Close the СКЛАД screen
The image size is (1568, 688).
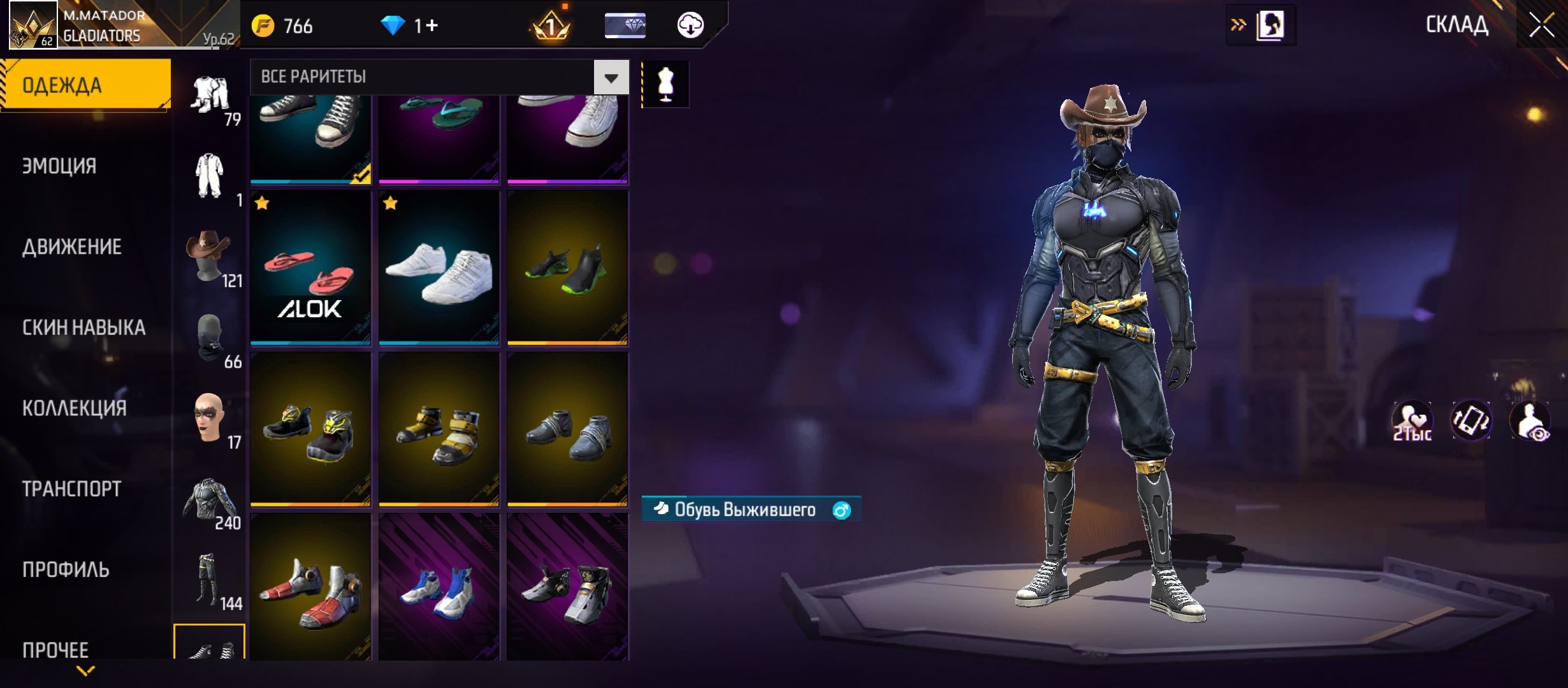1541,25
